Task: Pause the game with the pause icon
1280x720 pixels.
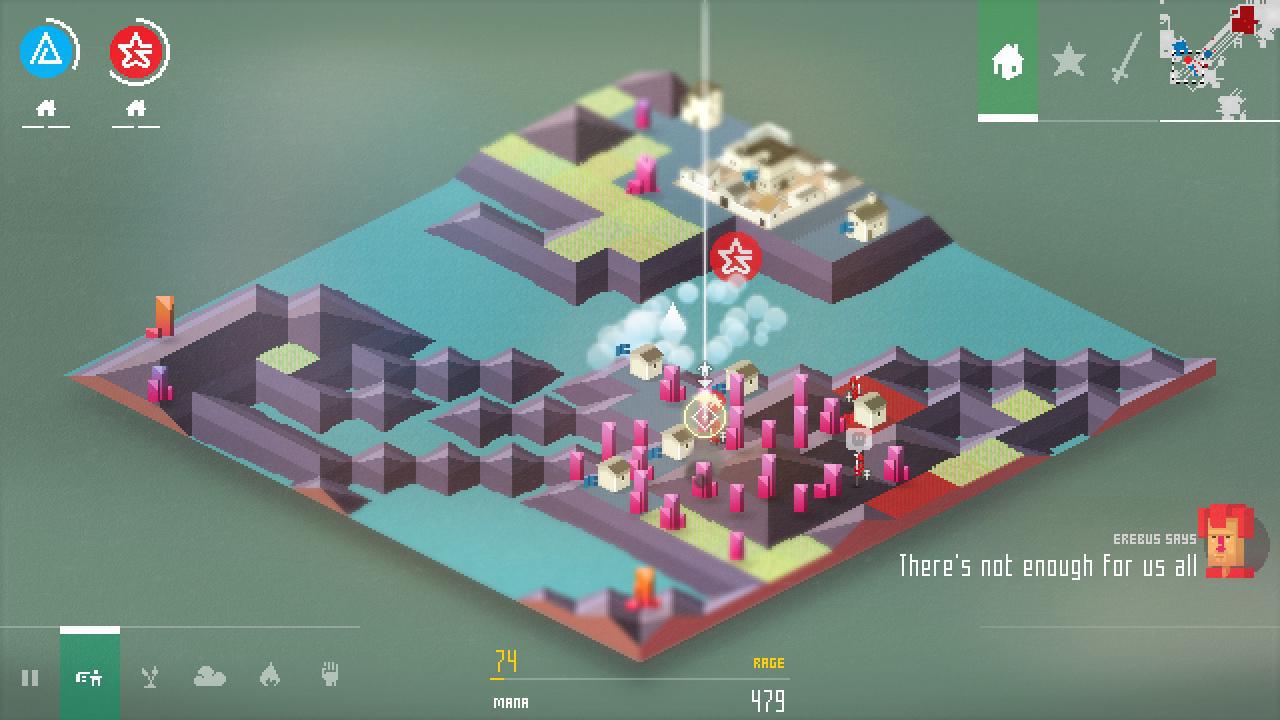Action: 30,678
